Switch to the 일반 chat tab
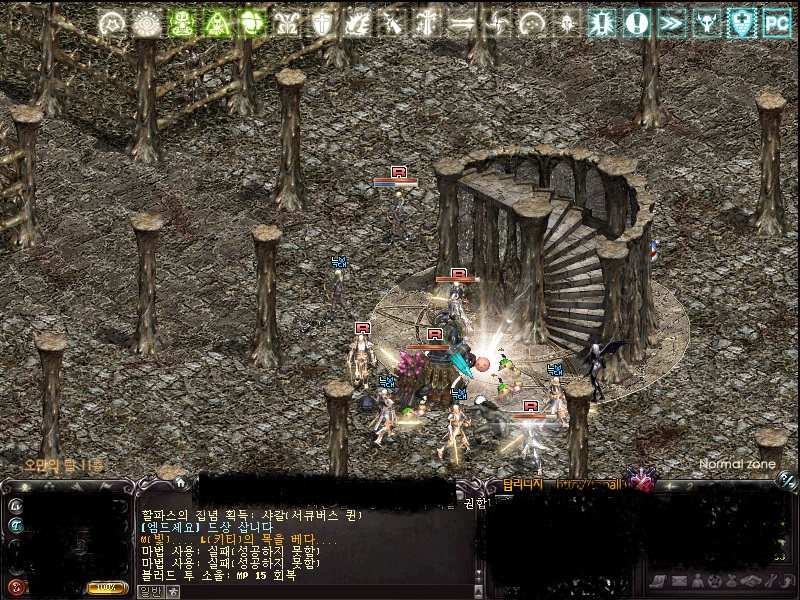This screenshot has width=800, height=600. (150, 591)
